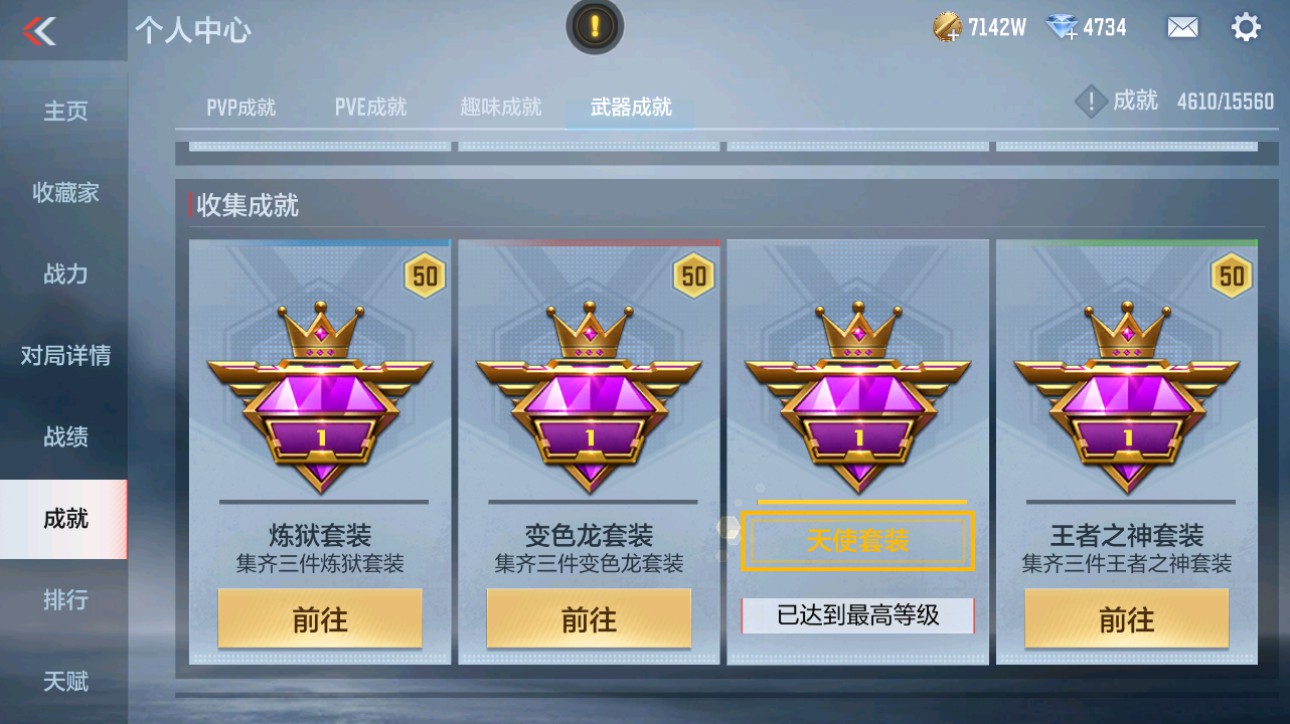The height and width of the screenshot is (724, 1290).
Task: Click the level 50 badge on 王者之神套装 card
Action: tap(1233, 274)
